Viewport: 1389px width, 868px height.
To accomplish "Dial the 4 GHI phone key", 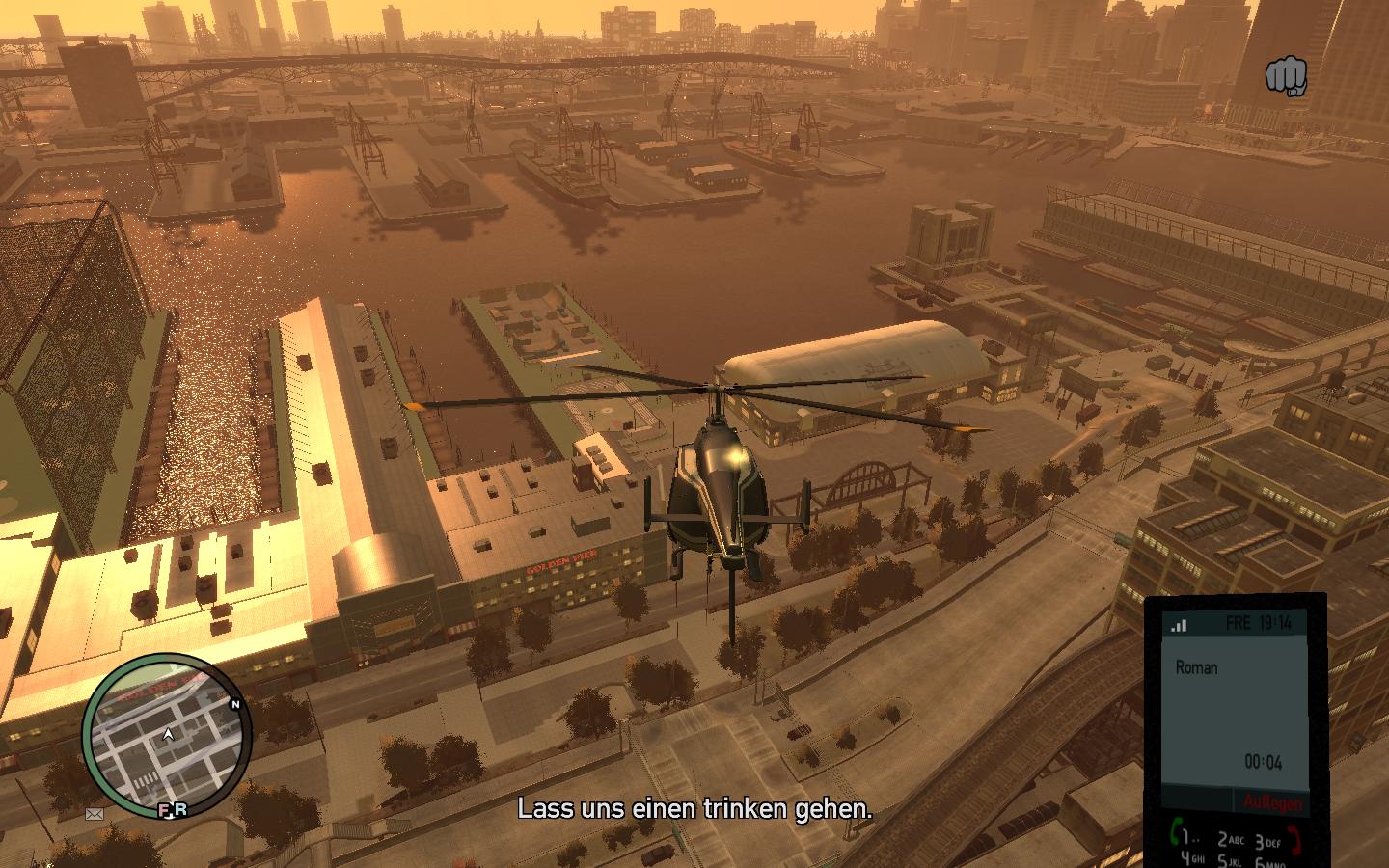I will point(1192,857).
